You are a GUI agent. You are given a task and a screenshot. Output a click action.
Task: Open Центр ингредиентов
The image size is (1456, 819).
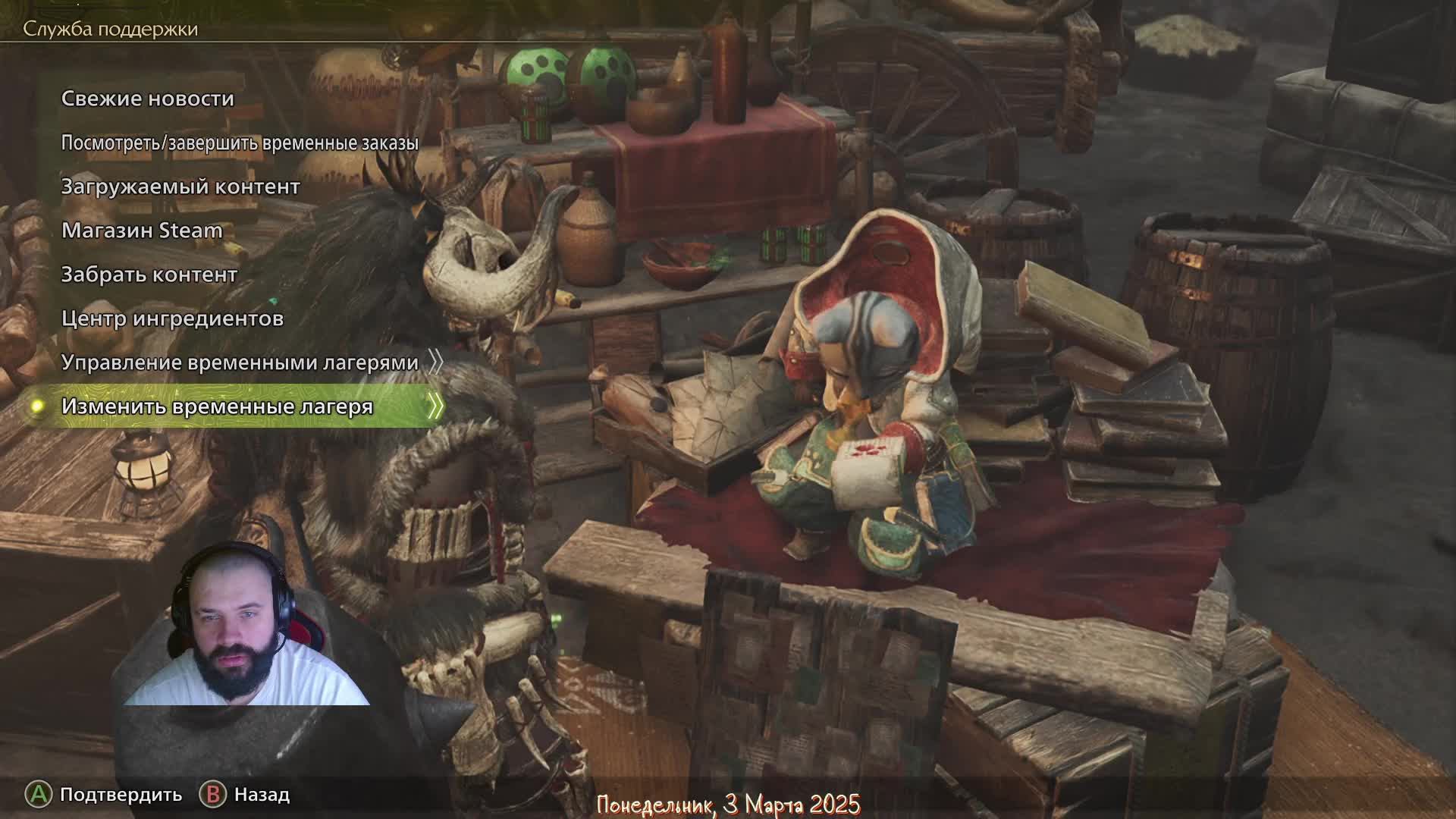pyautogui.click(x=172, y=318)
